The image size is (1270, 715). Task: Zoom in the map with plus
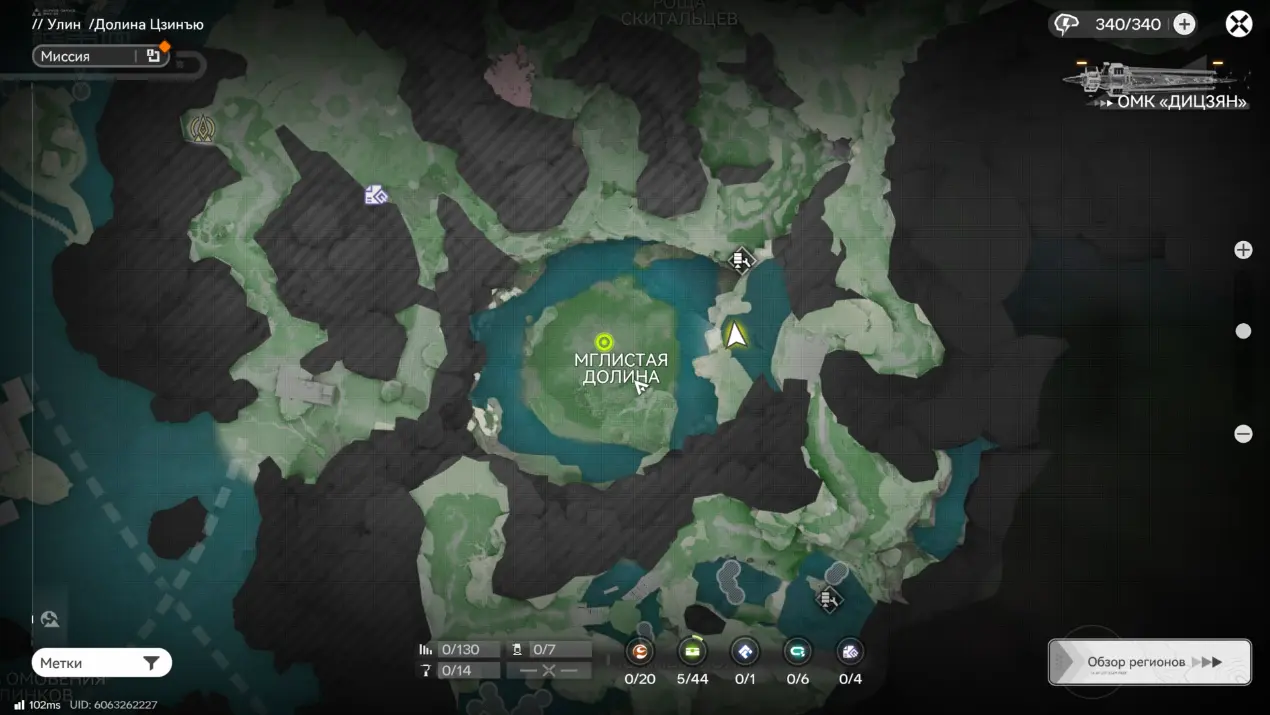(x=1243, y=250)
